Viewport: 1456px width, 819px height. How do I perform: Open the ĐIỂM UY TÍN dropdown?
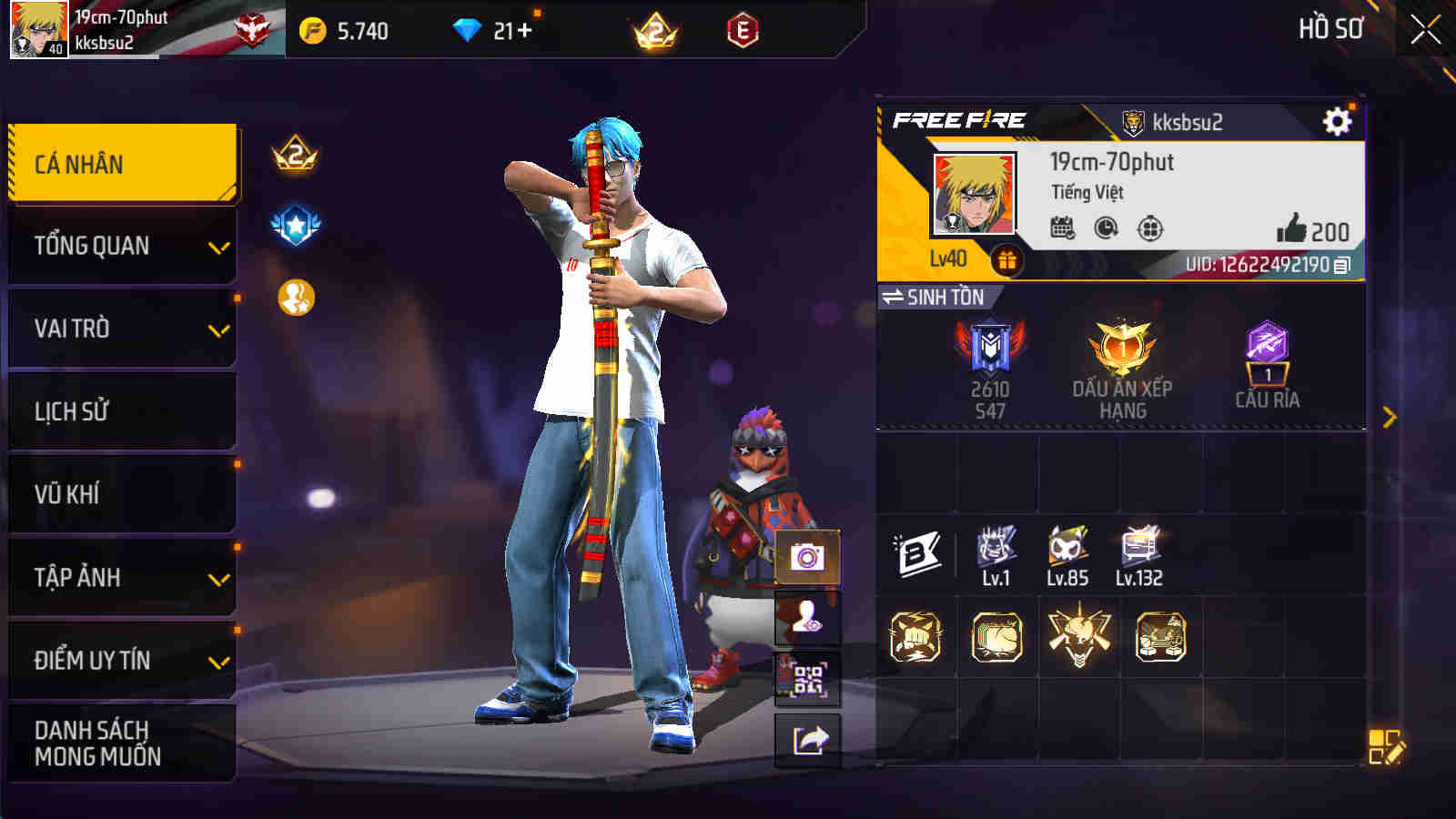(x=123, y=660)
